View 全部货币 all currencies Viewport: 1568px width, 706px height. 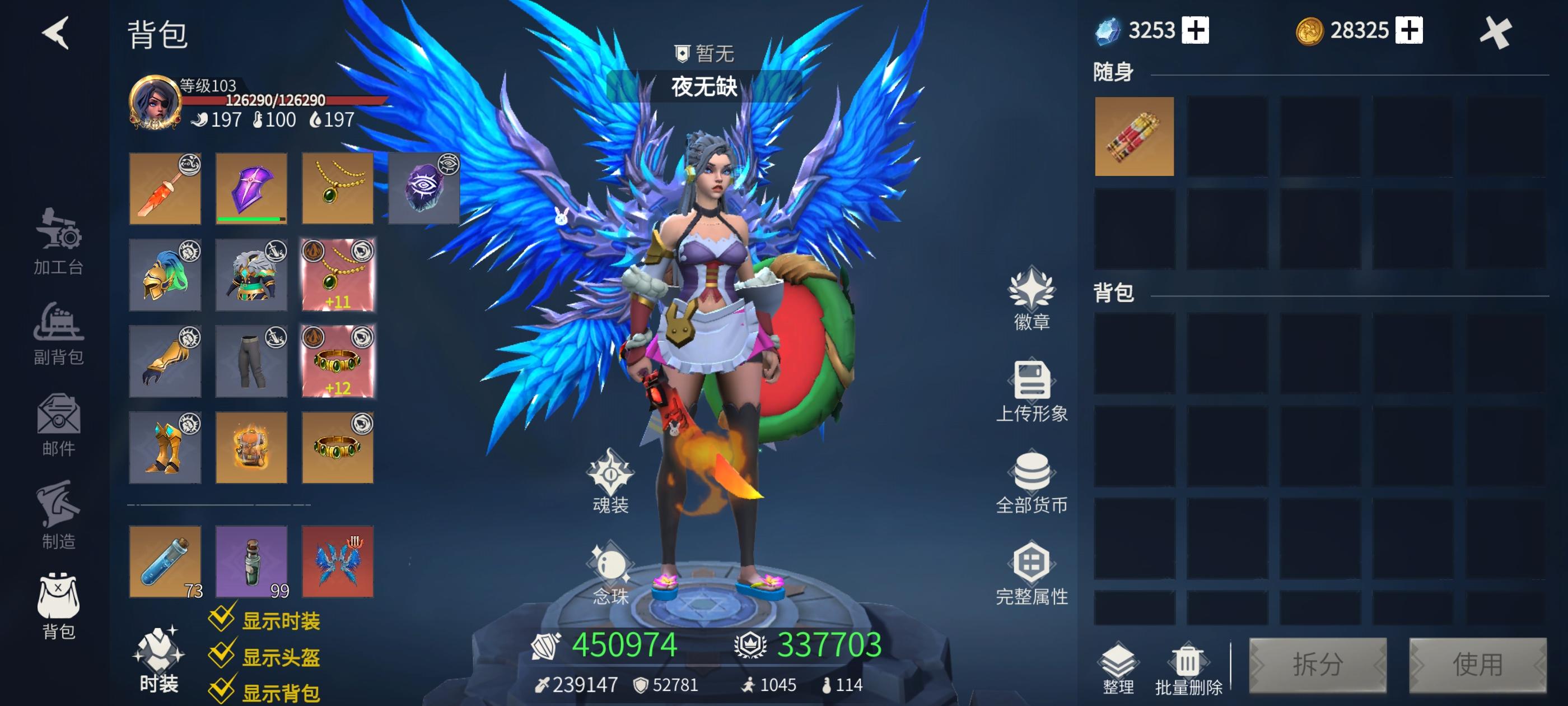1033,483
